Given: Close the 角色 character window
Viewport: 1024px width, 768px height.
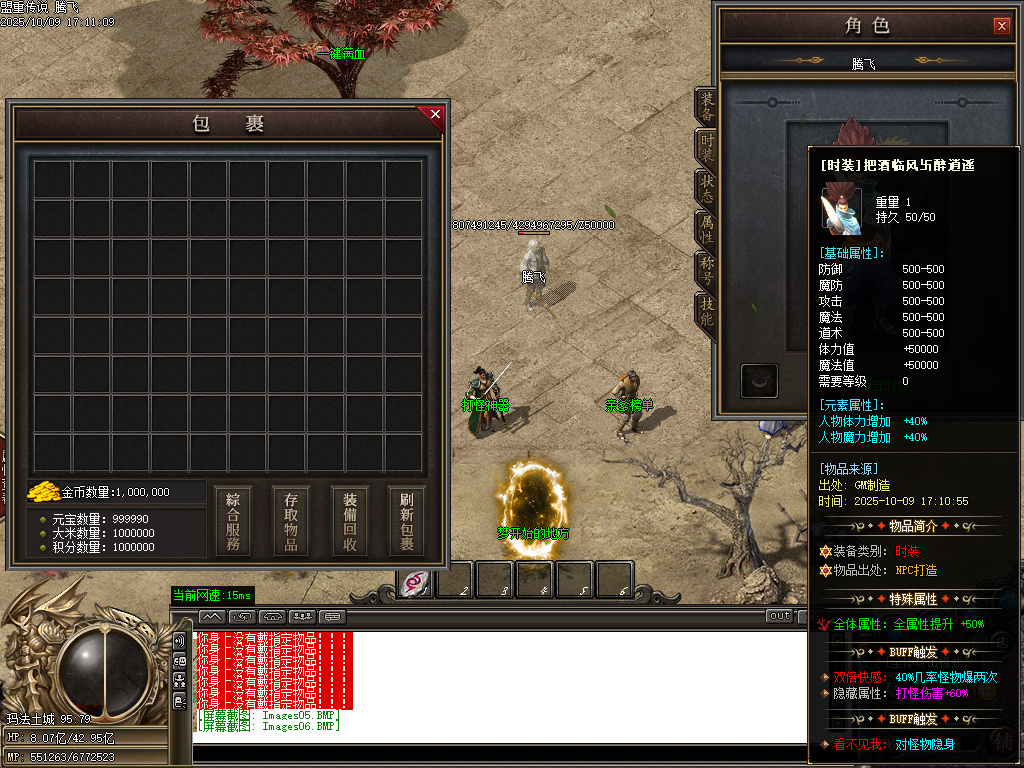Looking at the screenshot, I should (1001, 26).
